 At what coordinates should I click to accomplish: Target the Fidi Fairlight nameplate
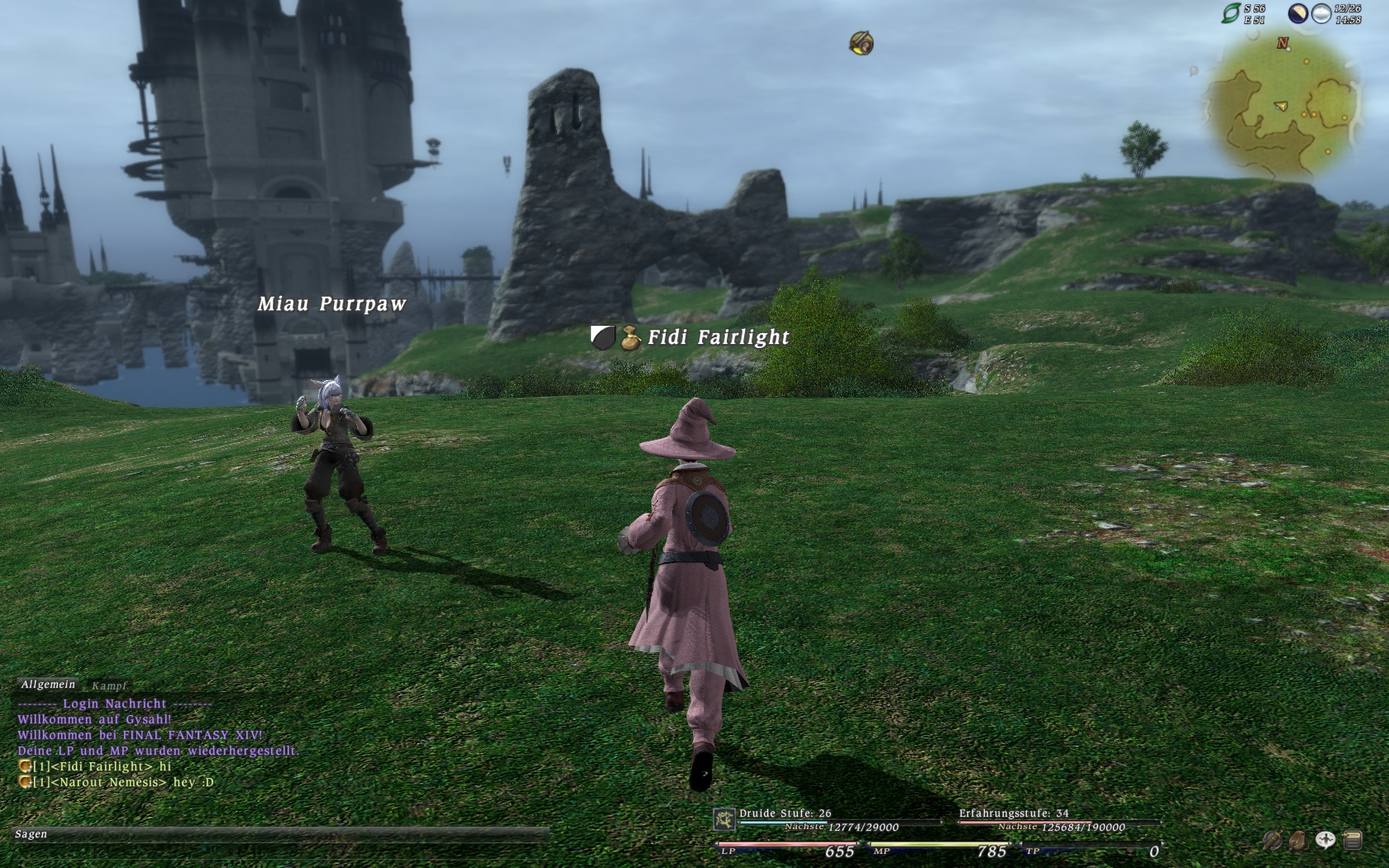click(718, 337)
